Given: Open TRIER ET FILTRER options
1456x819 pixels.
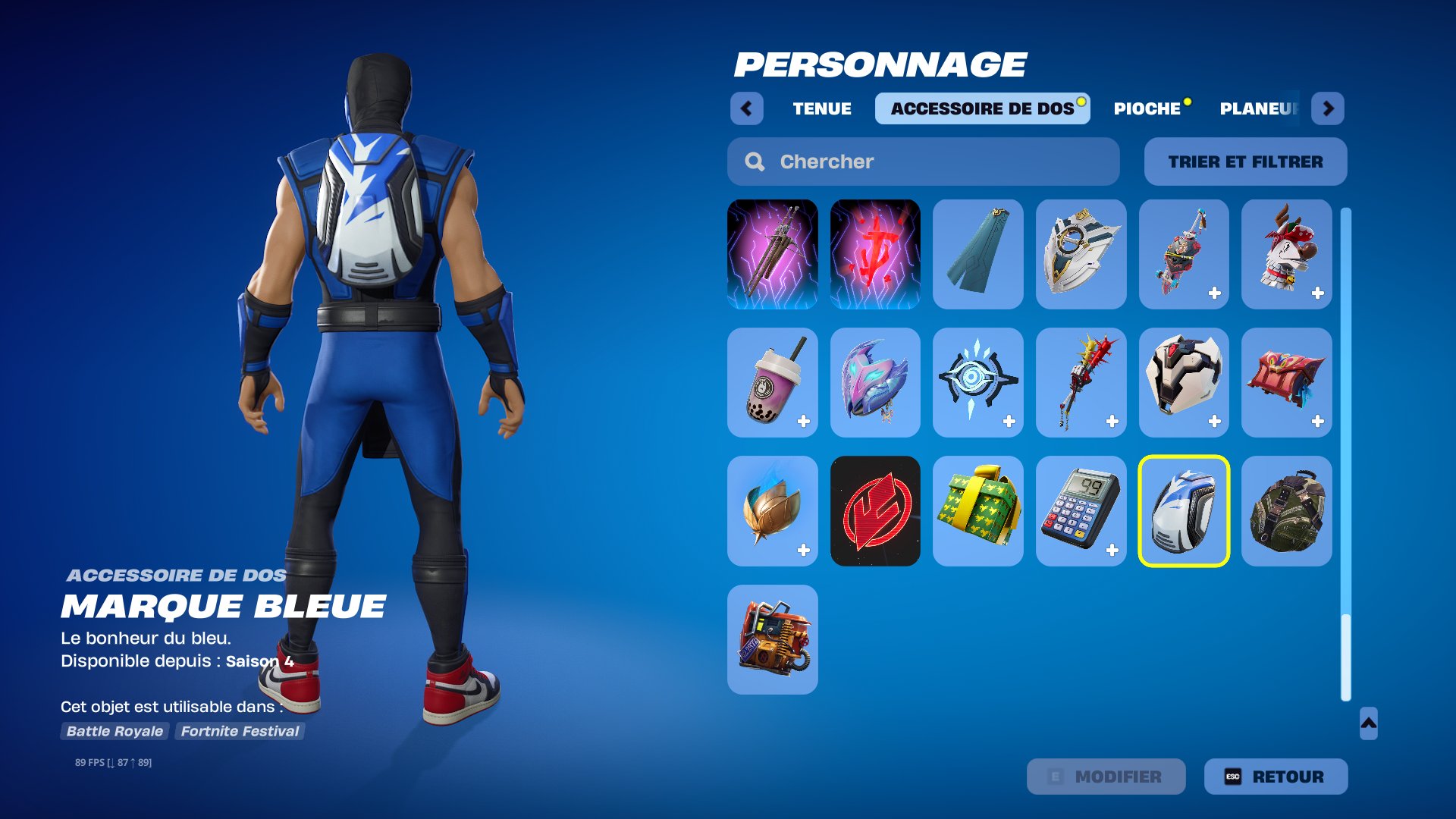Looking at the screenshot, I should (1244, 161).
